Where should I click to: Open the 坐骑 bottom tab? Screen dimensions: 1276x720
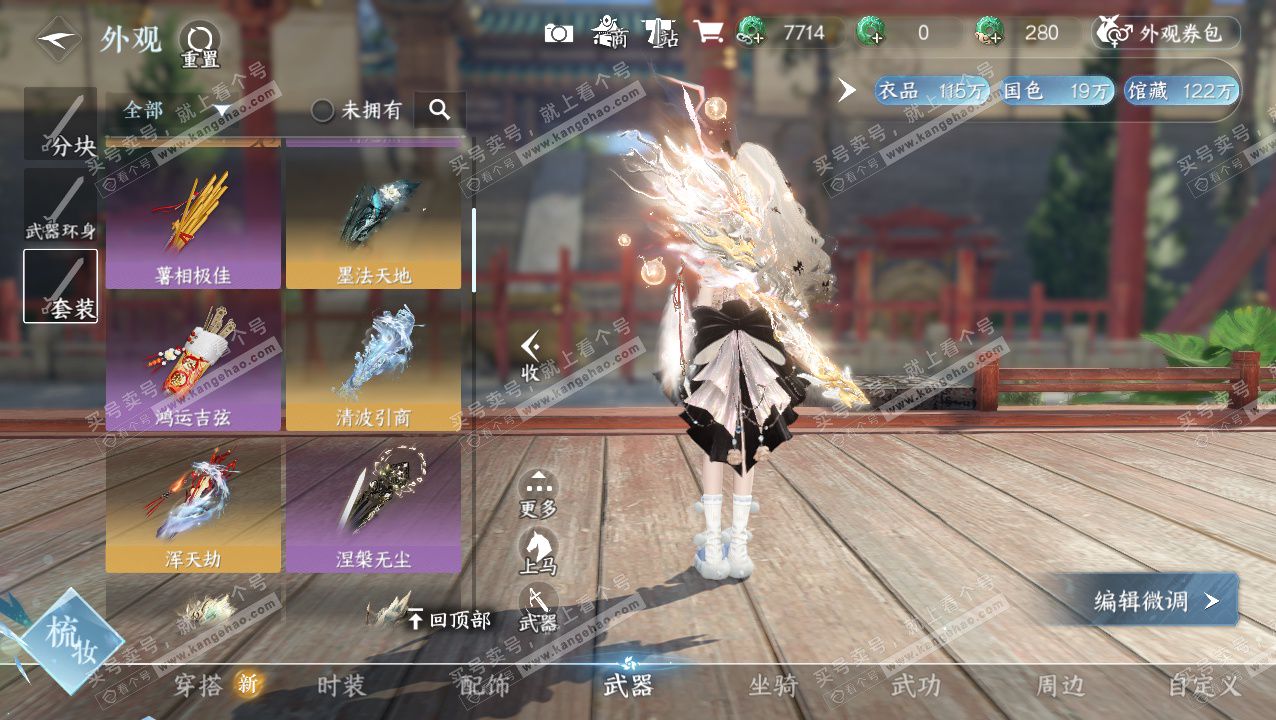(x=773, y=686)
